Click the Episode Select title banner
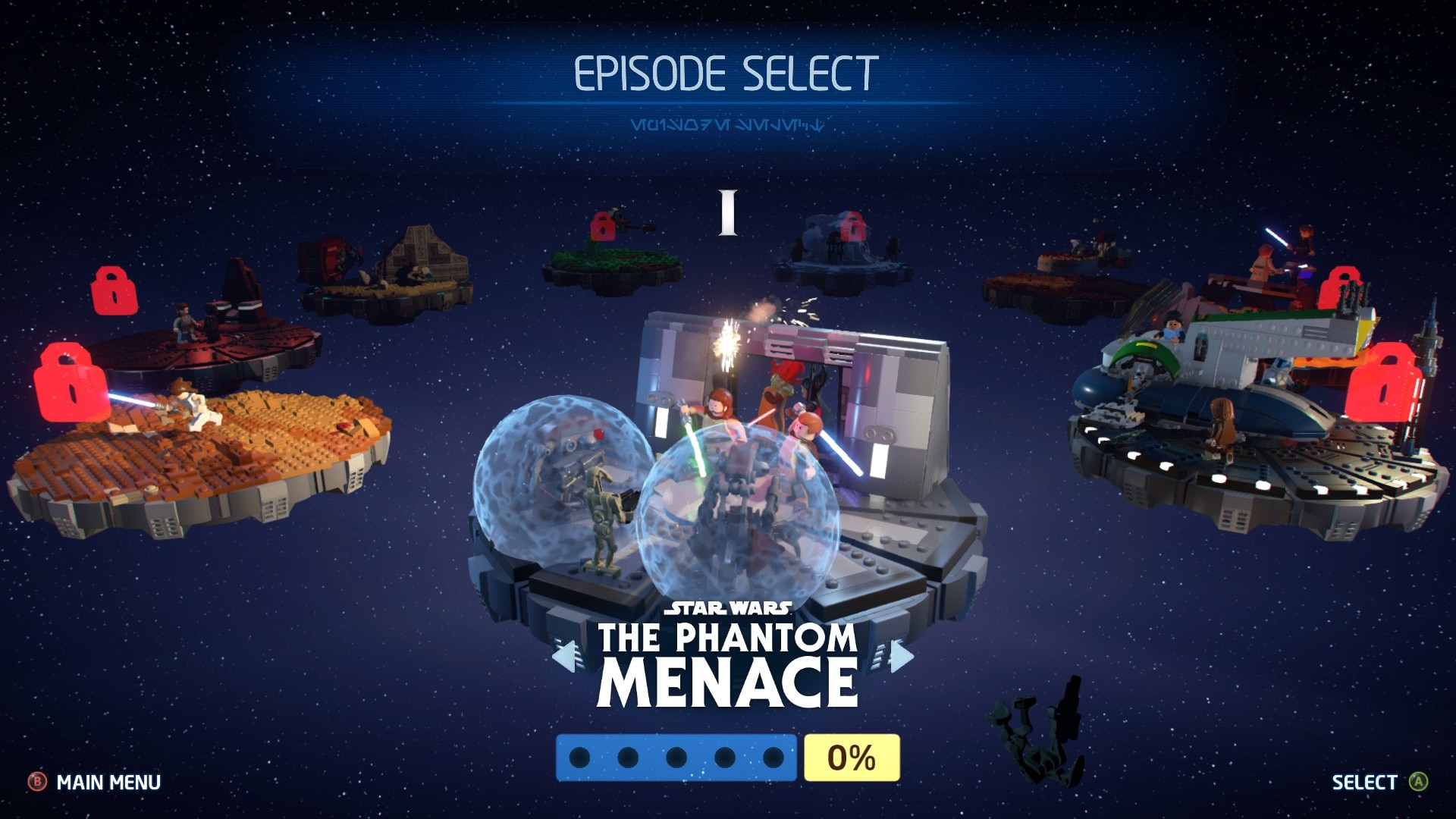 [726, 72]
